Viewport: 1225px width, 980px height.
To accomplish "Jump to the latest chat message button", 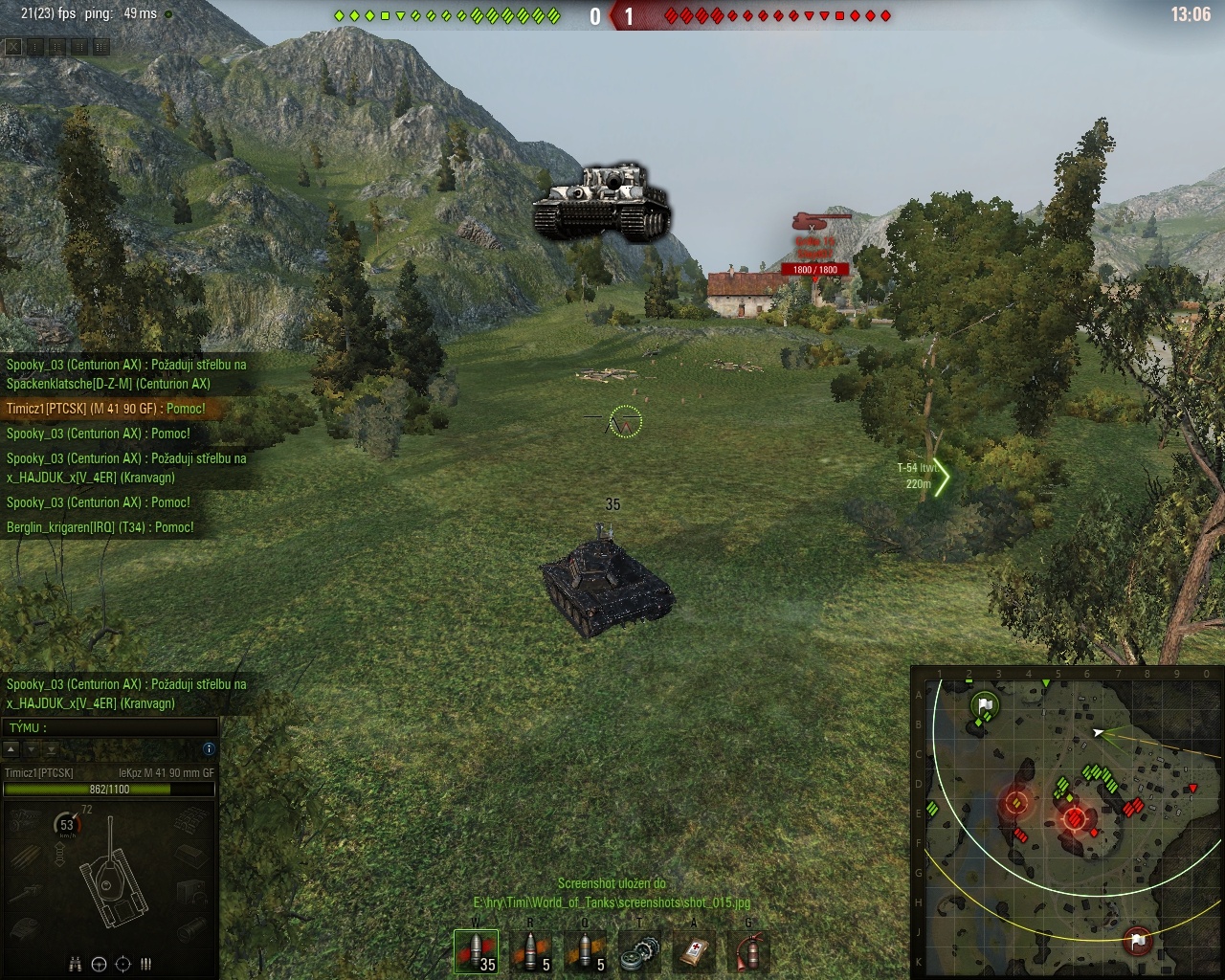I will 52,749.
